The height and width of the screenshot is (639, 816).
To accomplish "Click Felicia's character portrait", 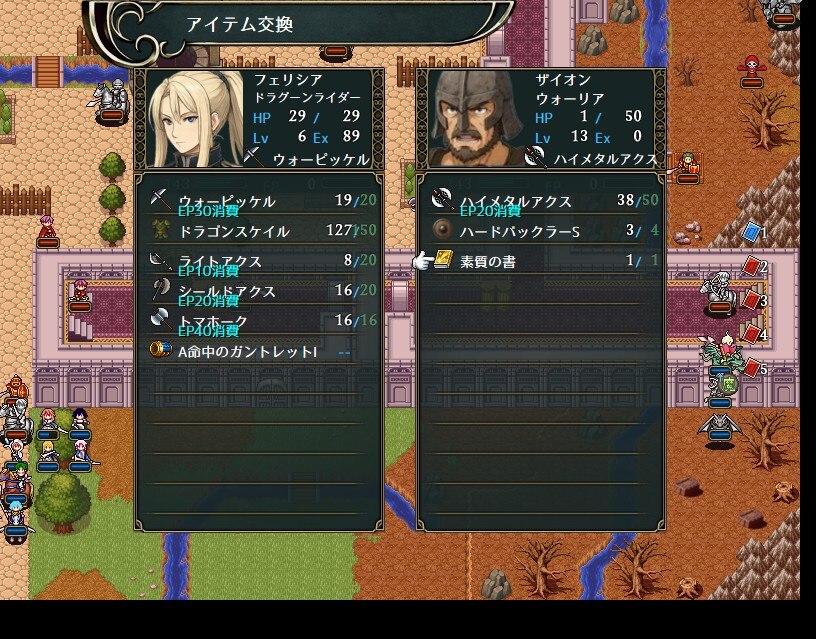I will point(195,120).
